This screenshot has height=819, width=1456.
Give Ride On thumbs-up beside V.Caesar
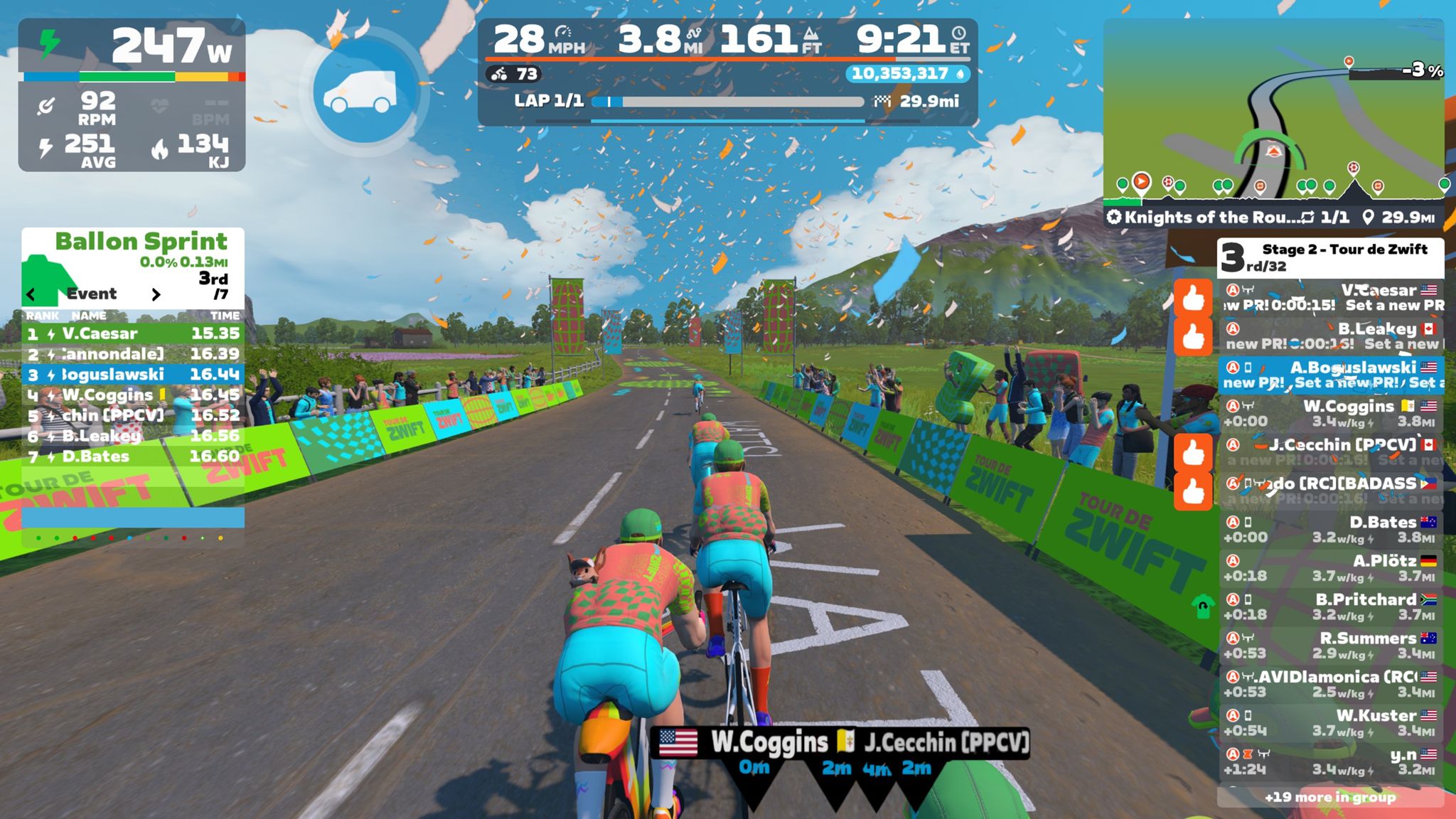tap(1193, 298)
